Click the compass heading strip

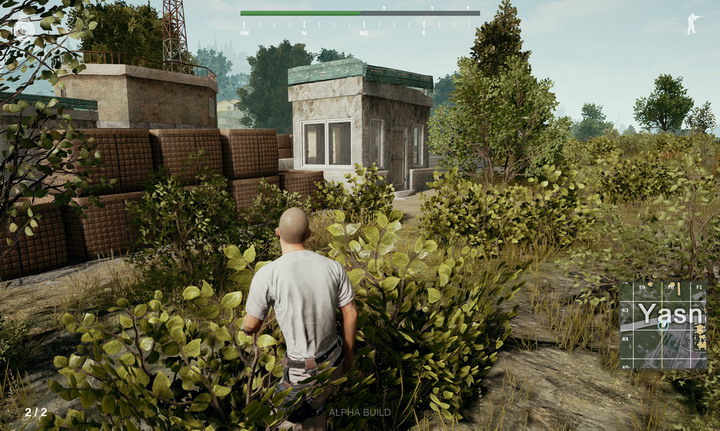360,24
